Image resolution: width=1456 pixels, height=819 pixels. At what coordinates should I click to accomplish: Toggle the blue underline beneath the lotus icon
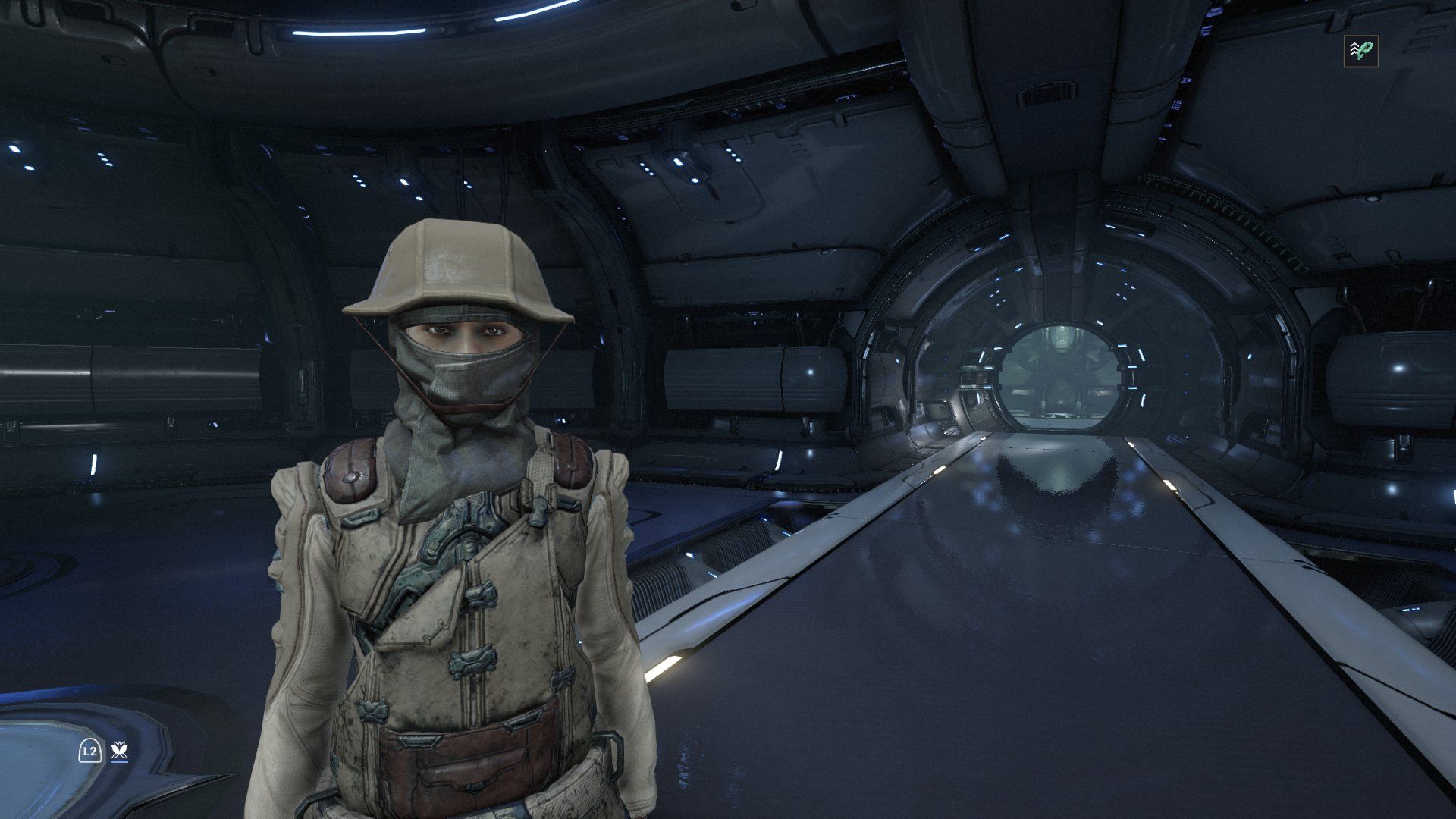point(119,761)
